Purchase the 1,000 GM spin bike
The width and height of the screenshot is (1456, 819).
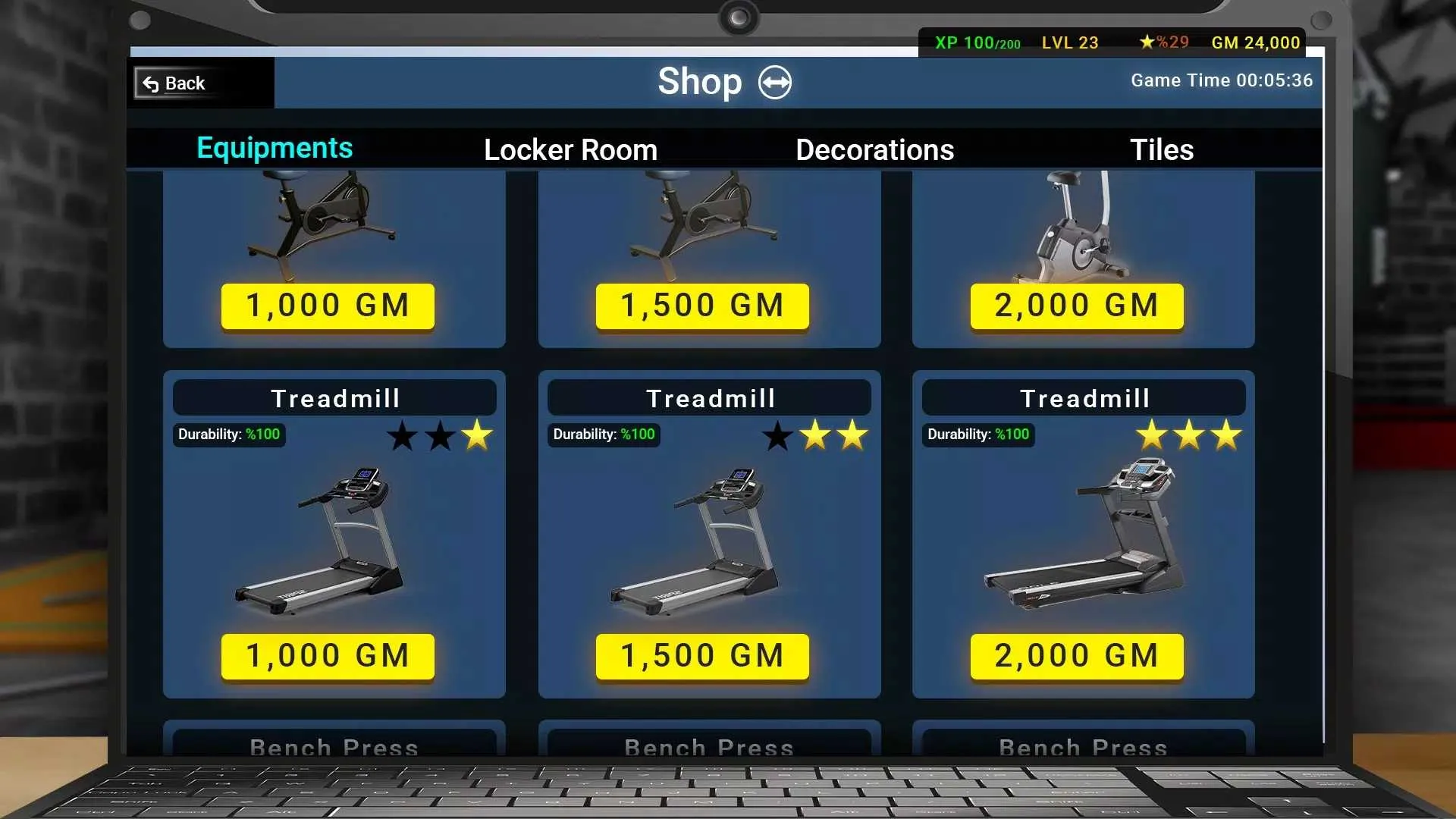(327, 305)
